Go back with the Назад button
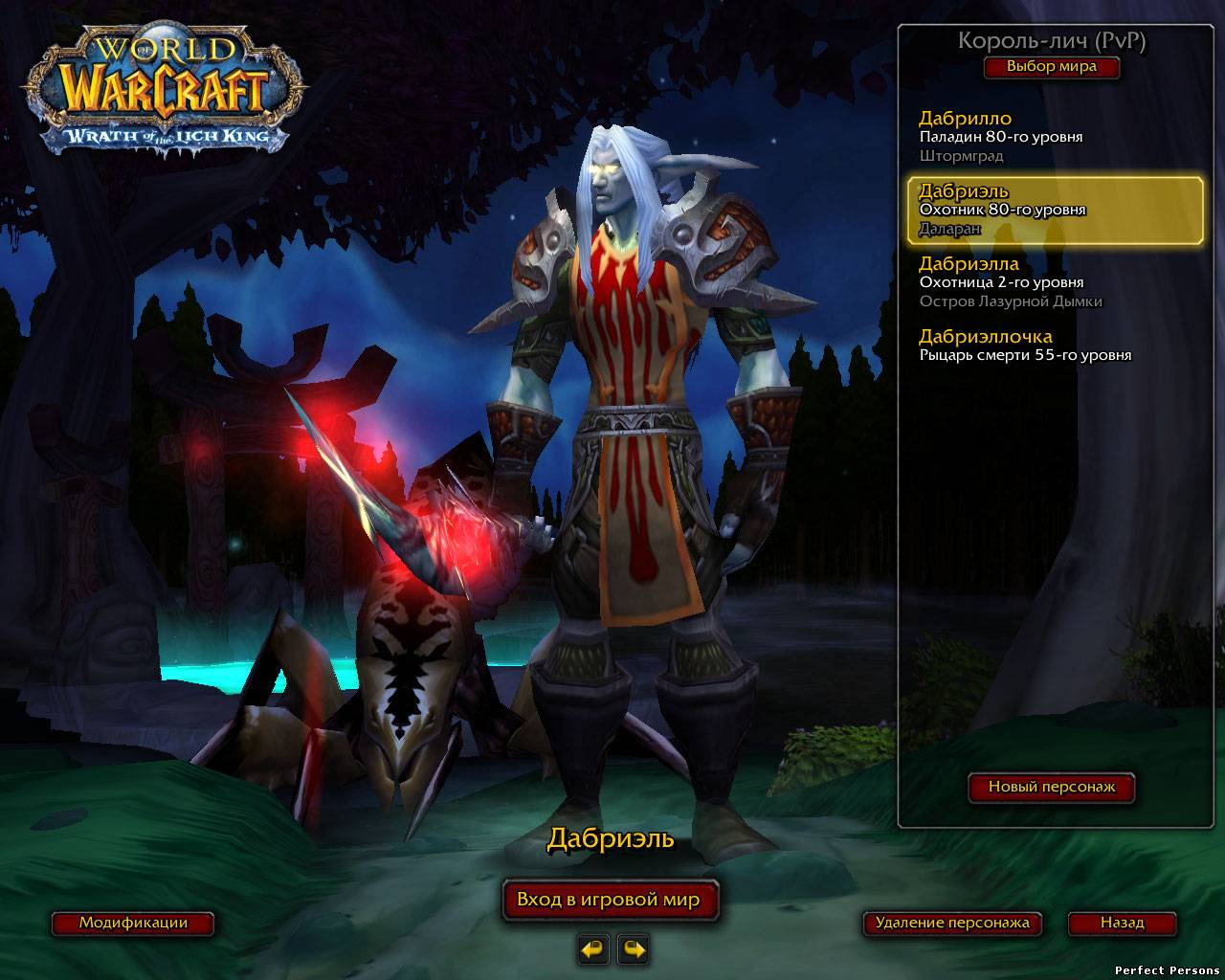 click(x=1122, y=924)
